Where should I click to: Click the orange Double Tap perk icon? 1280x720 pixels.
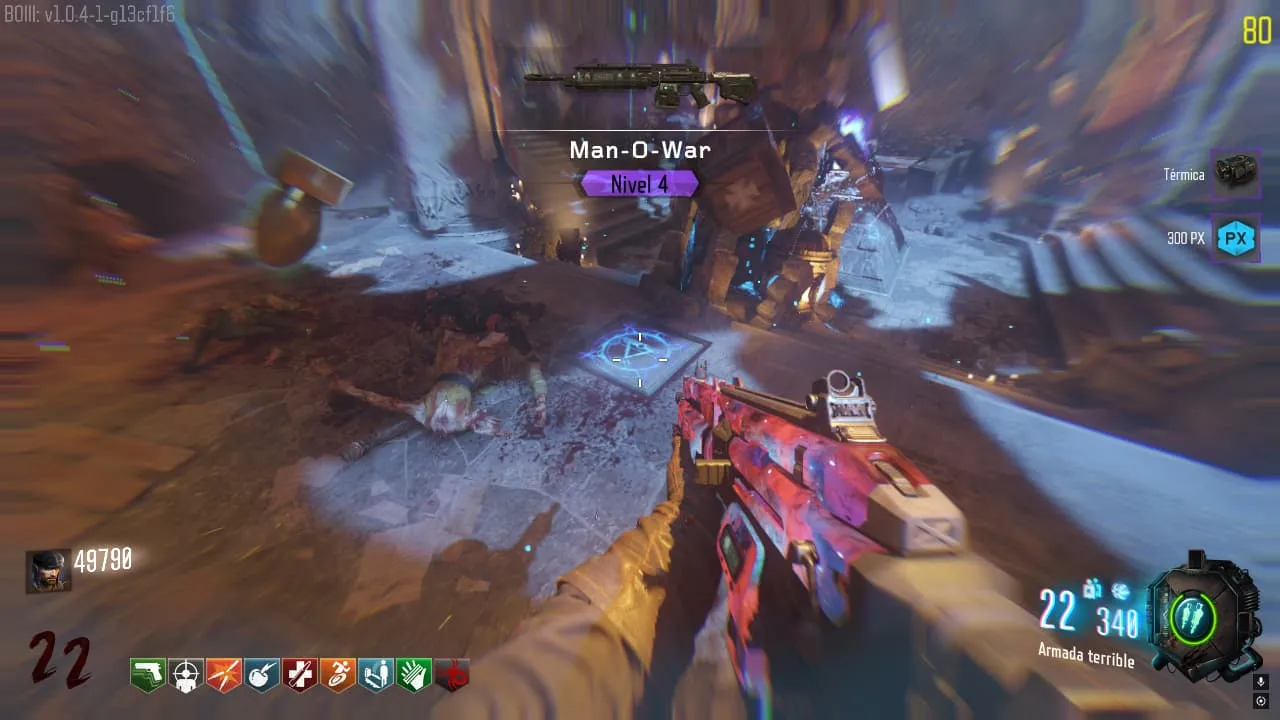[223, 675]
